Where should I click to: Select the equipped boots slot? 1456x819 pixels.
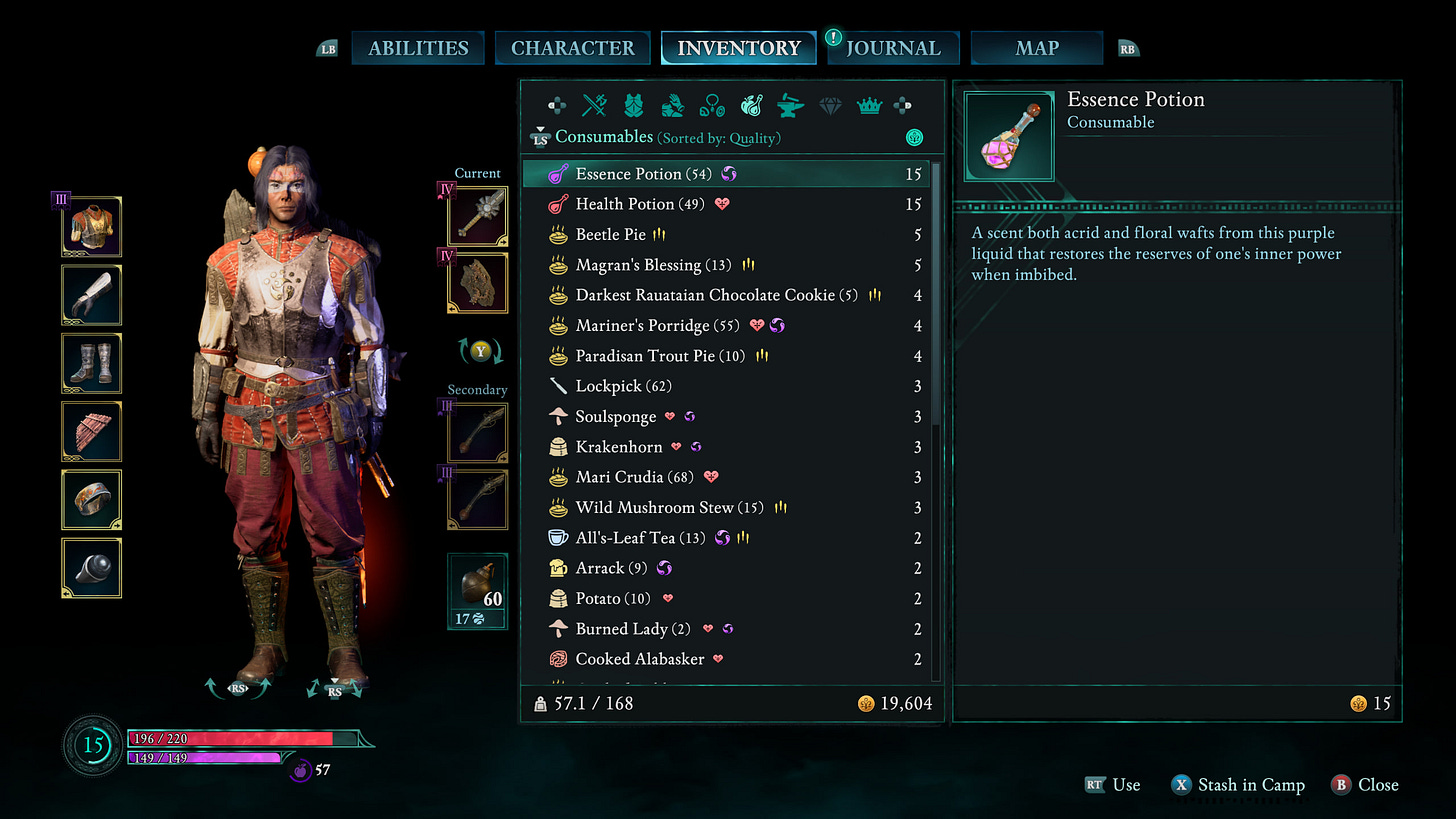[x=92, y=363]
